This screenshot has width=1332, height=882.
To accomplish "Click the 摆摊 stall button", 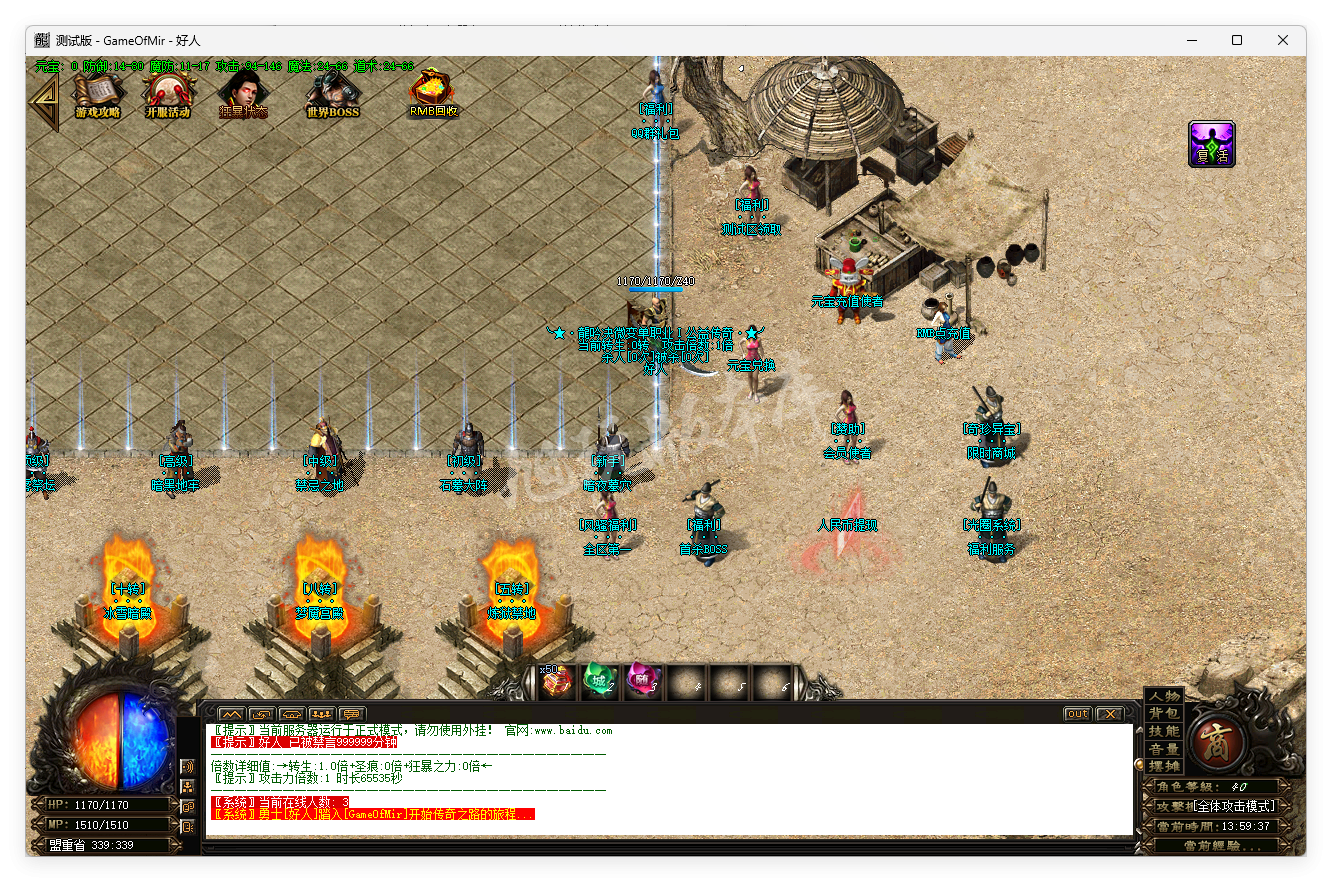I will pos(1162,766).
